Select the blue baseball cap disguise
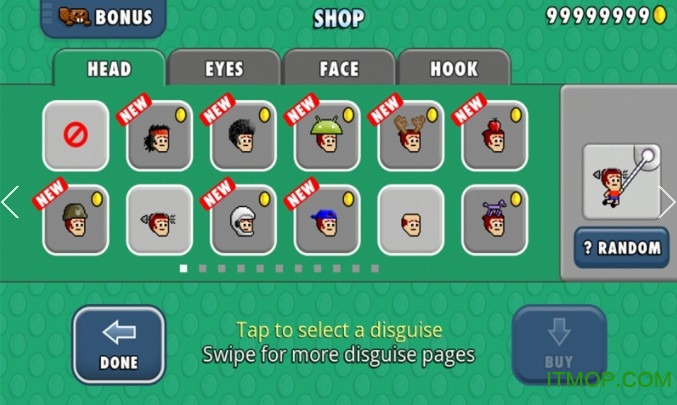 327,218
